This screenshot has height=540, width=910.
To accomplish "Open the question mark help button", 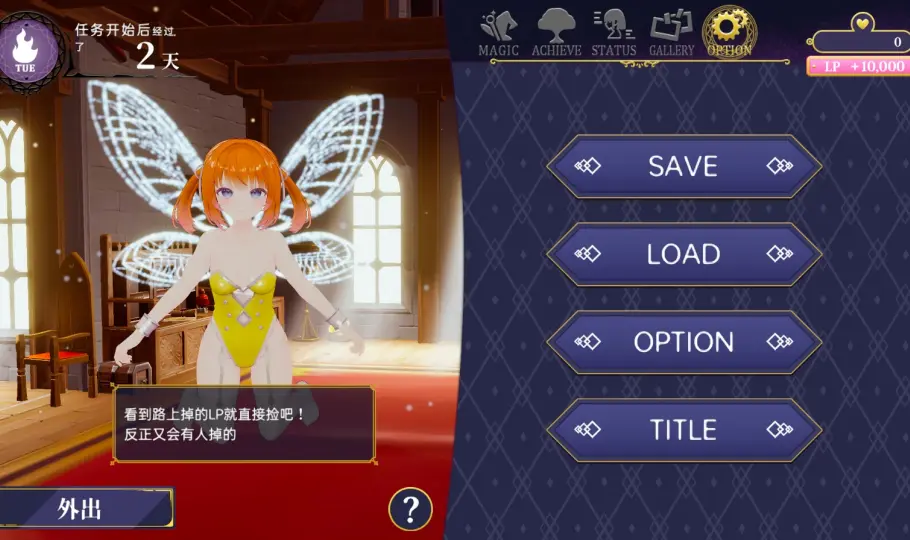I will click(x=410, y=509).
